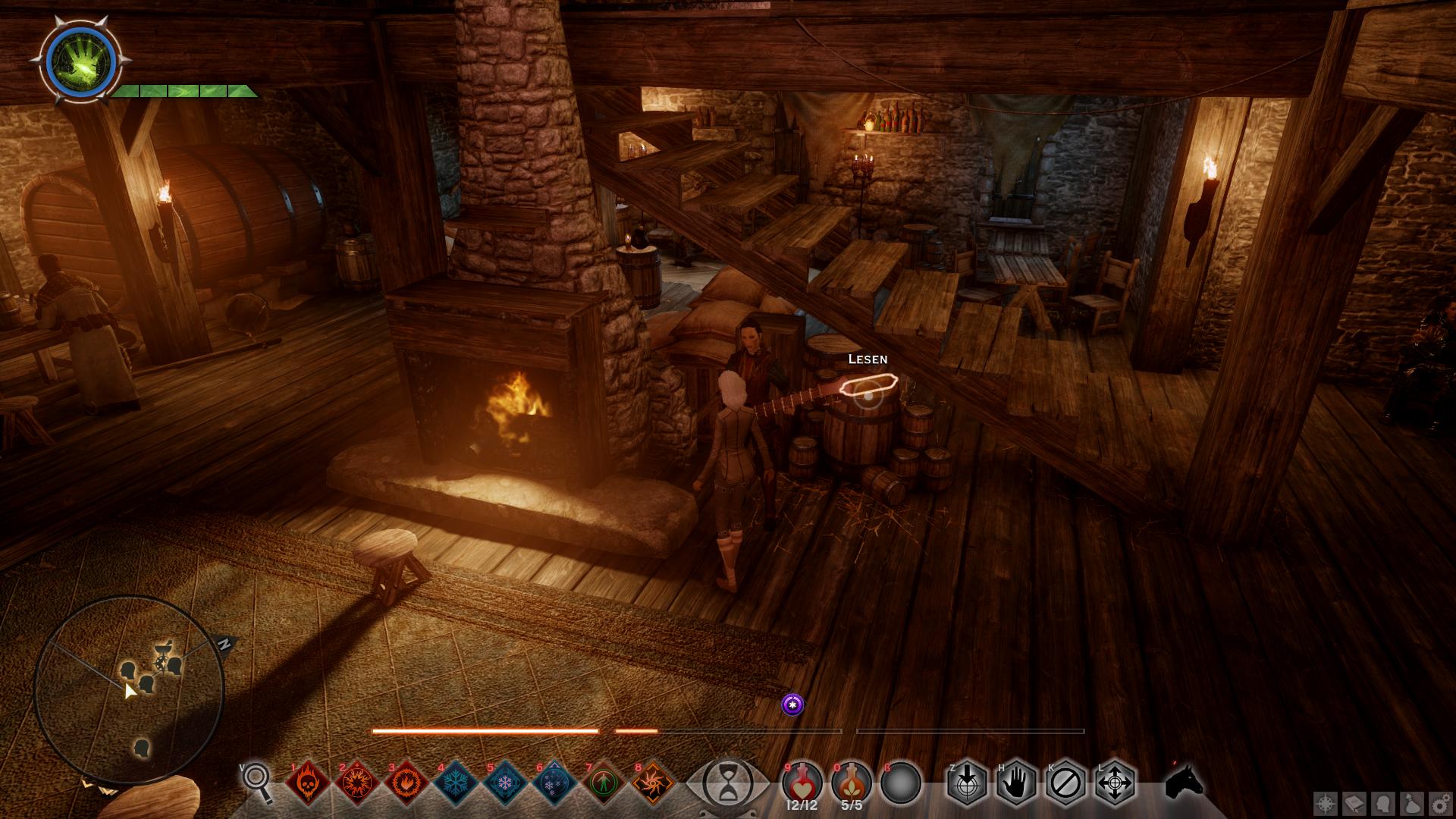Viewport: 1456px width, 819px height.
Task: Click the crossed circle disengage command
Action: [x=1065, y=782]
